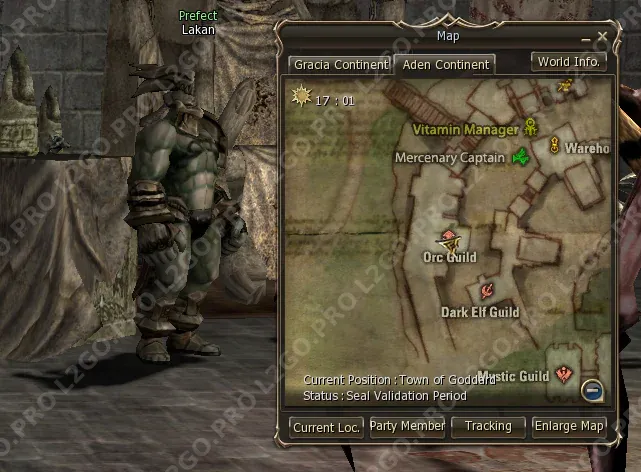Select the Orc Guild map marker
Image resolution: width=641 pixels, height=472 pixels.
point(449,239)
